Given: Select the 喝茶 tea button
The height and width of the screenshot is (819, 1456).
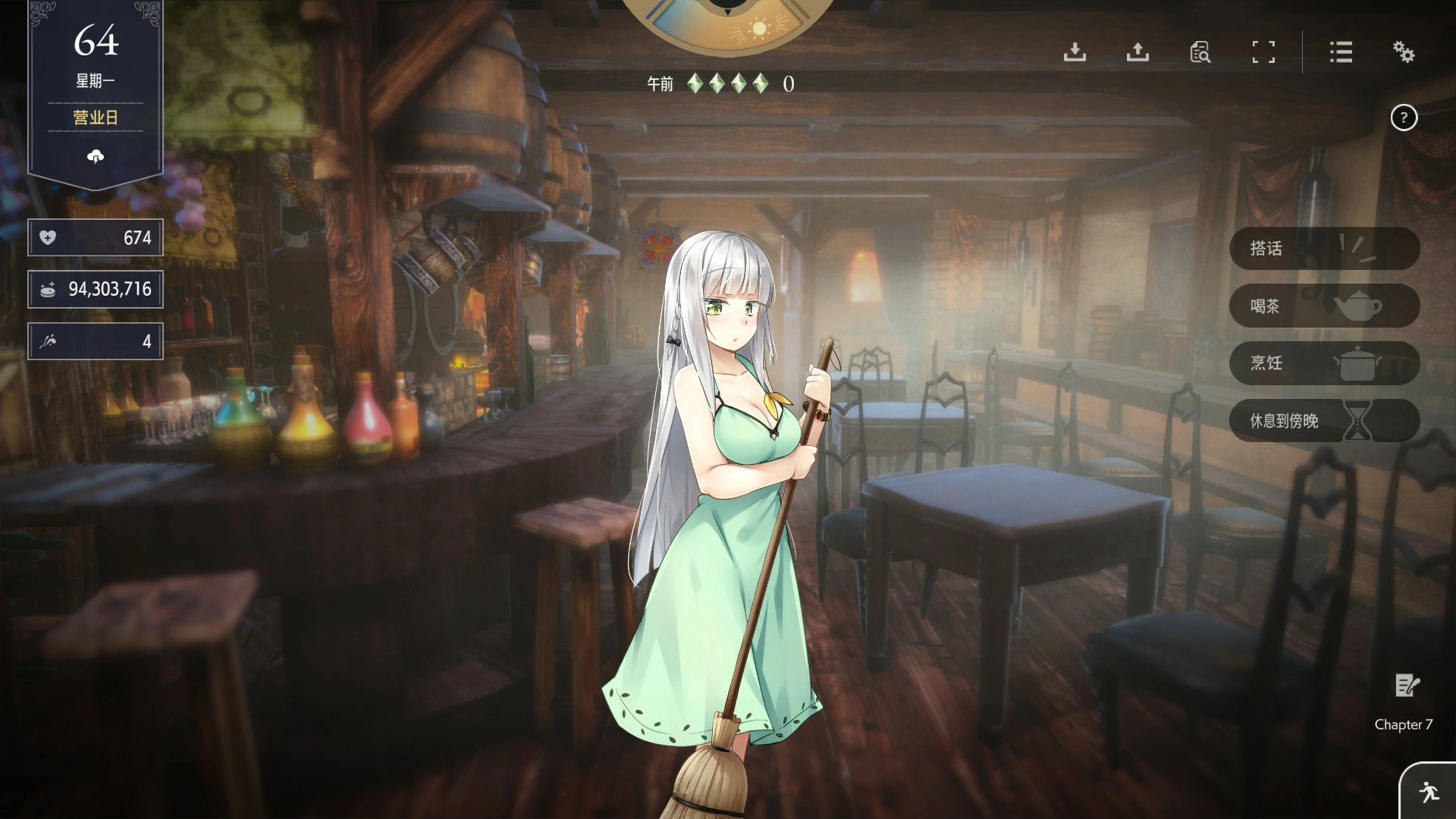Looking at the screenshot, I should tap(1323, 306).
